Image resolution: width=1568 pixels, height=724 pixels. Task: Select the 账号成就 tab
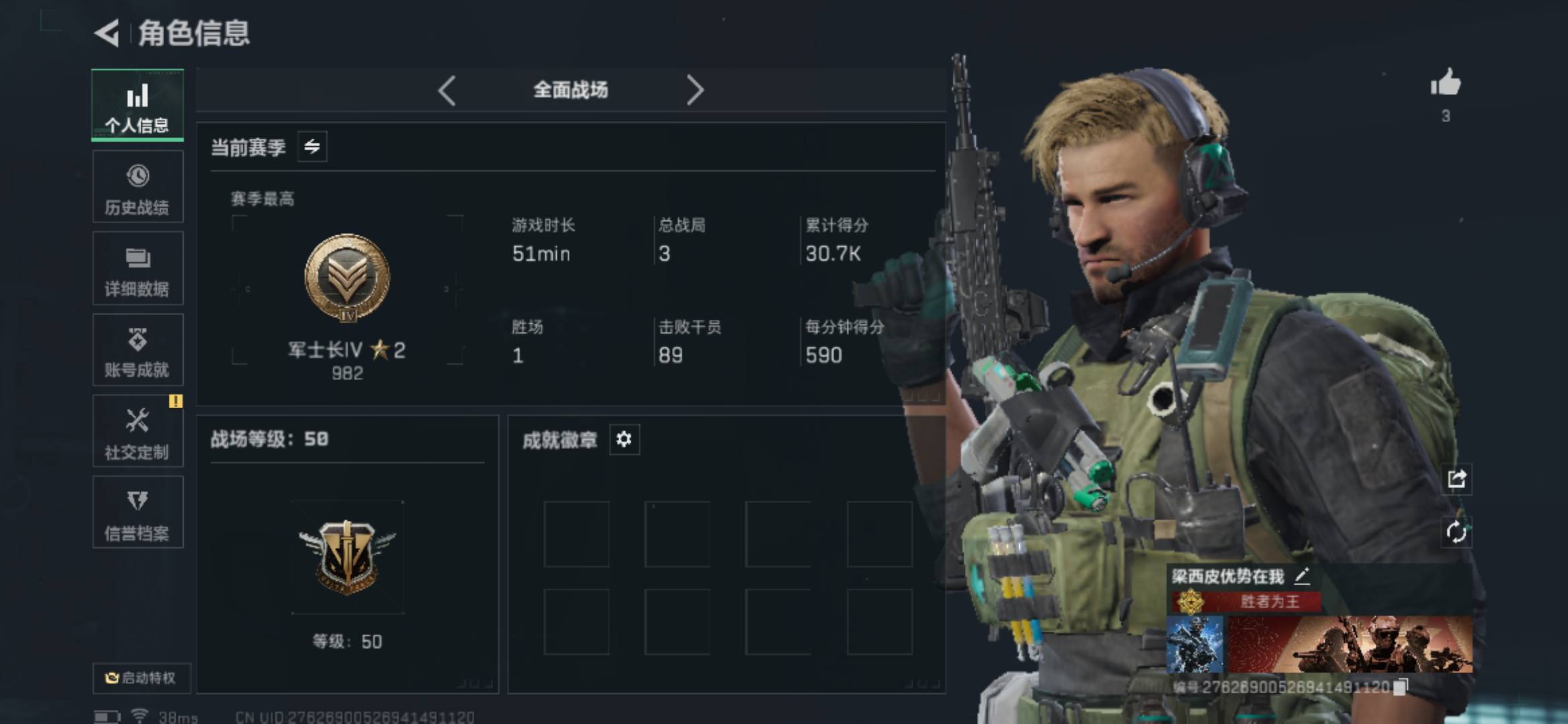coord(137,351)
